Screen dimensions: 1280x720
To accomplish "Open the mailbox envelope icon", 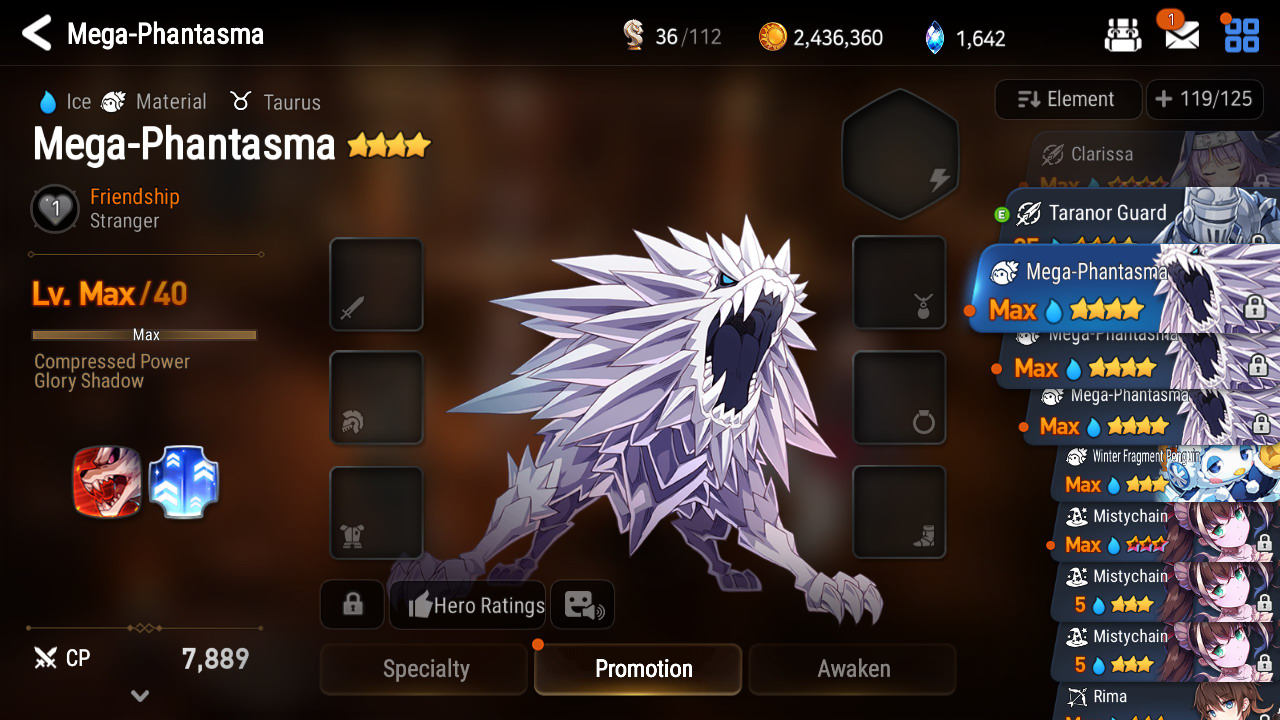I will (1182, 35).
